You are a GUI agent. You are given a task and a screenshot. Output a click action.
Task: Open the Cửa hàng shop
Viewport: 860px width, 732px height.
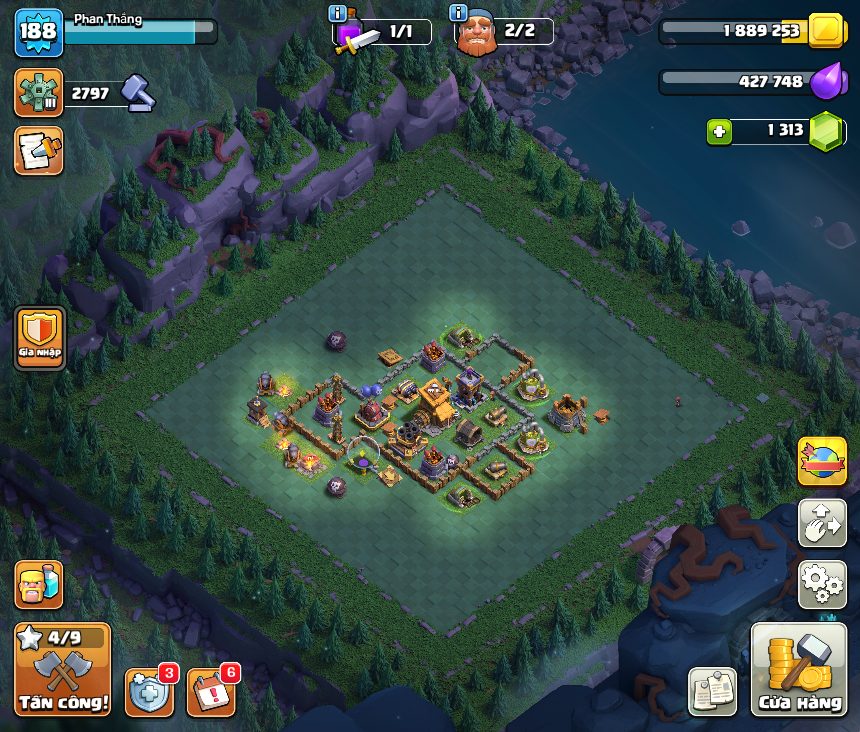(x=799, y=670)
